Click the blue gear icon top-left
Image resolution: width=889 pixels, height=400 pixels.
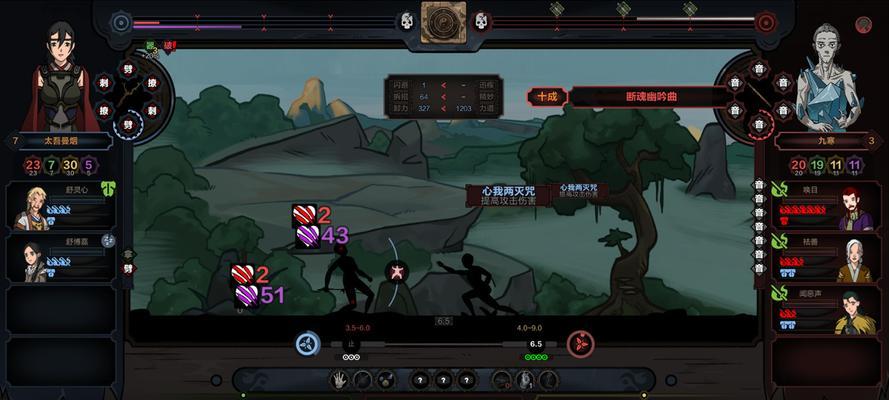click(x=121, y=21)
